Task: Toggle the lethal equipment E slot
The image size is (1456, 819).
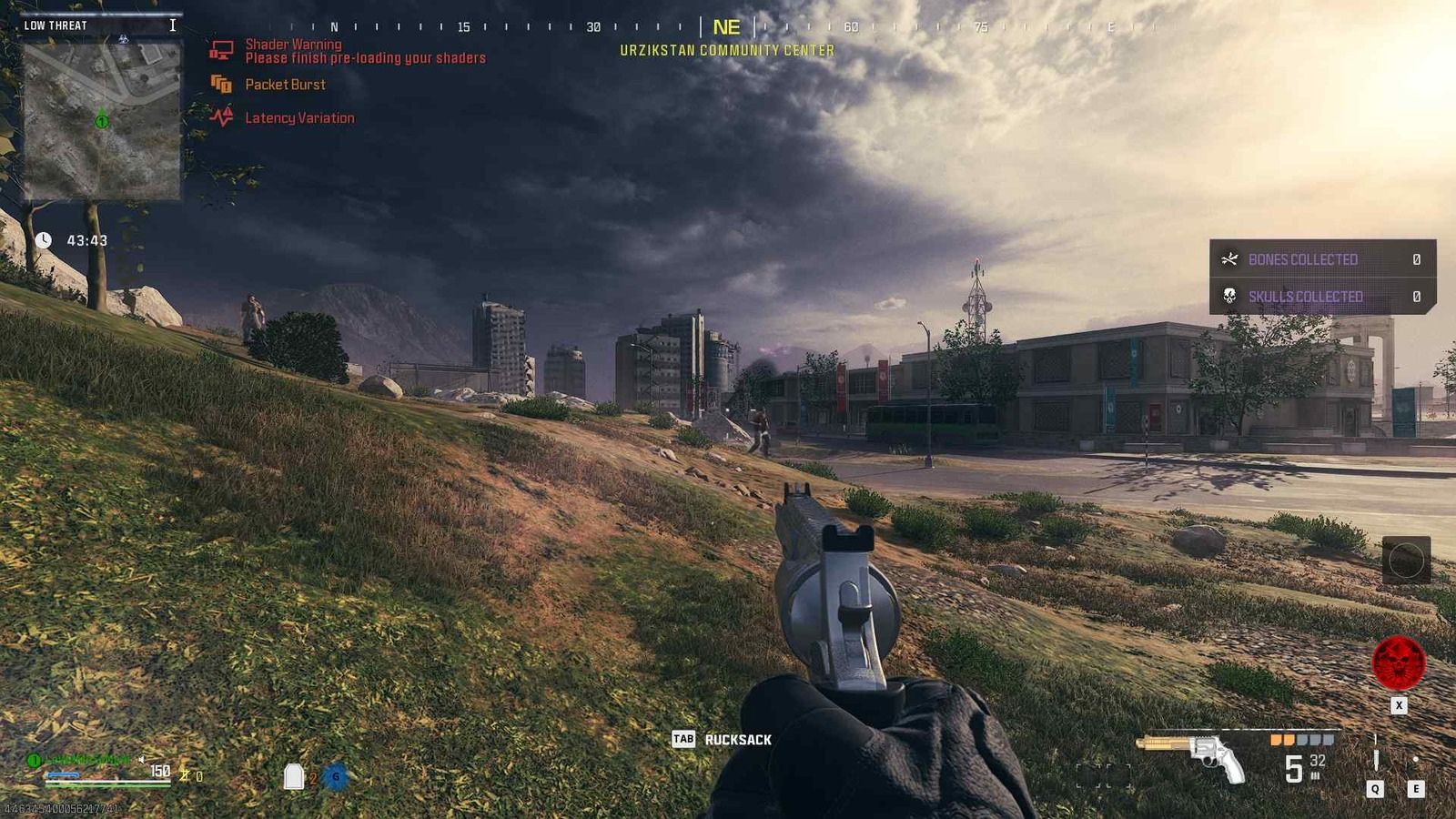Action: [x=1416, y=788]
